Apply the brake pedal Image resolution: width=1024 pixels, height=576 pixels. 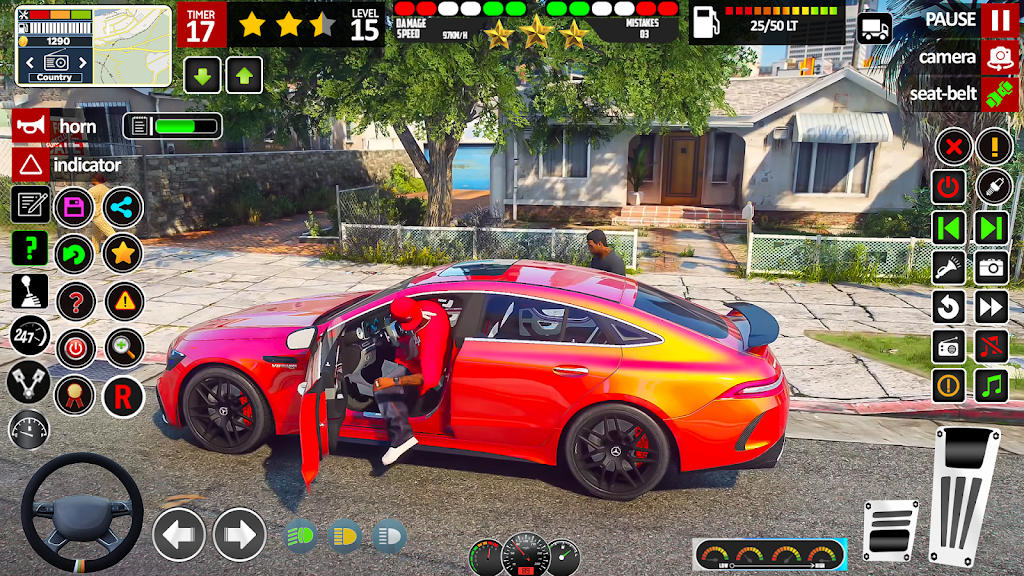pyautogui.click(x=890, y=530)
